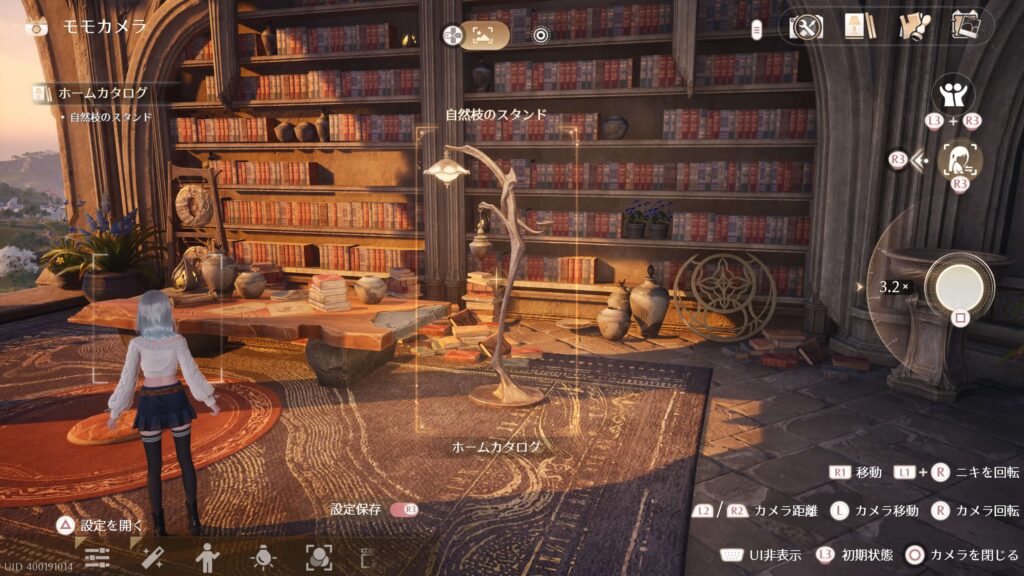Image resolution: width=1024 pixels, height=576 pixels.
Task: Toggle the 設定保存 save settings switch
Action: [405, 509]
